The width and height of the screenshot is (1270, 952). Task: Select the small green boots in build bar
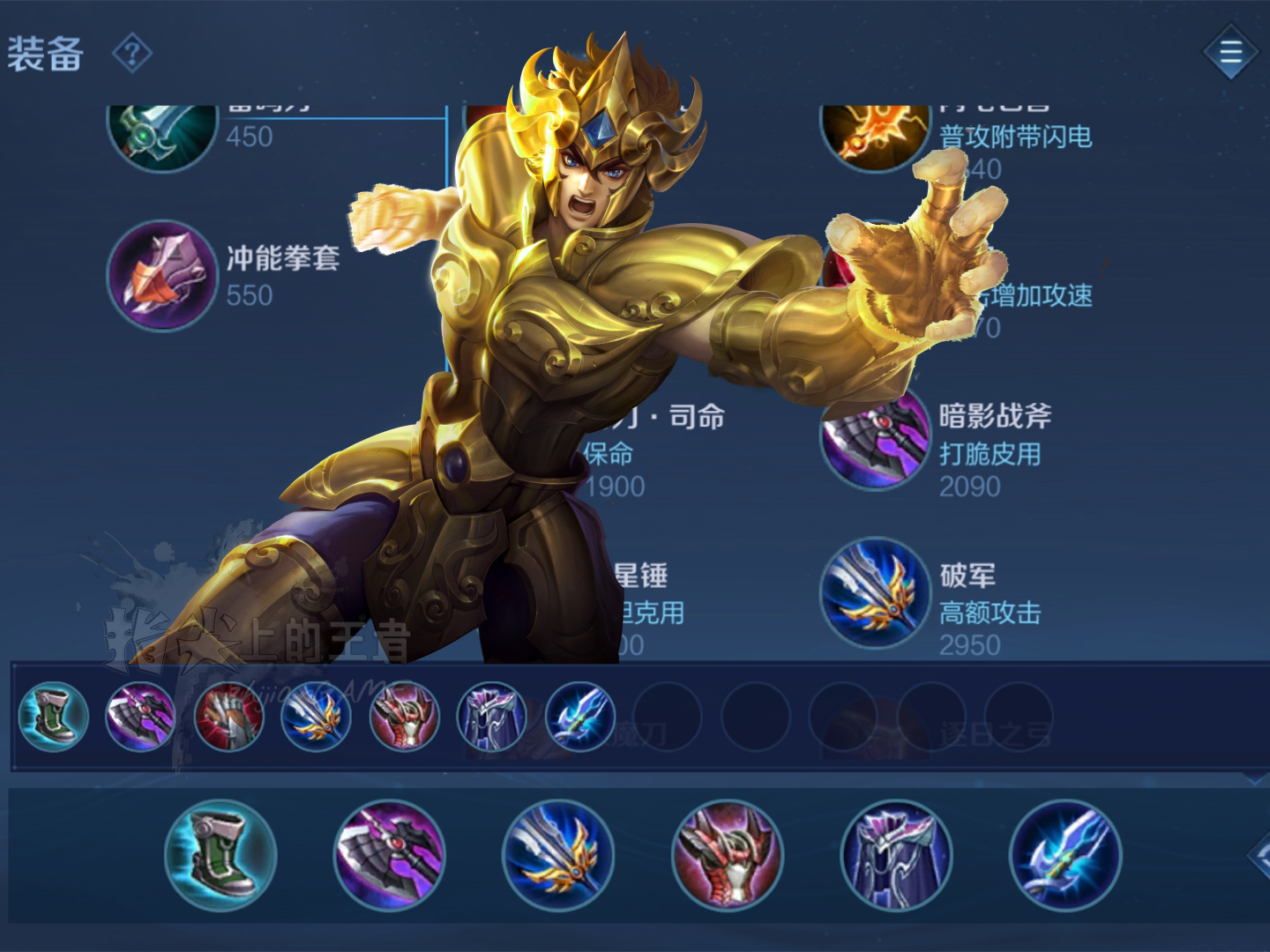[x=53, y=716]
